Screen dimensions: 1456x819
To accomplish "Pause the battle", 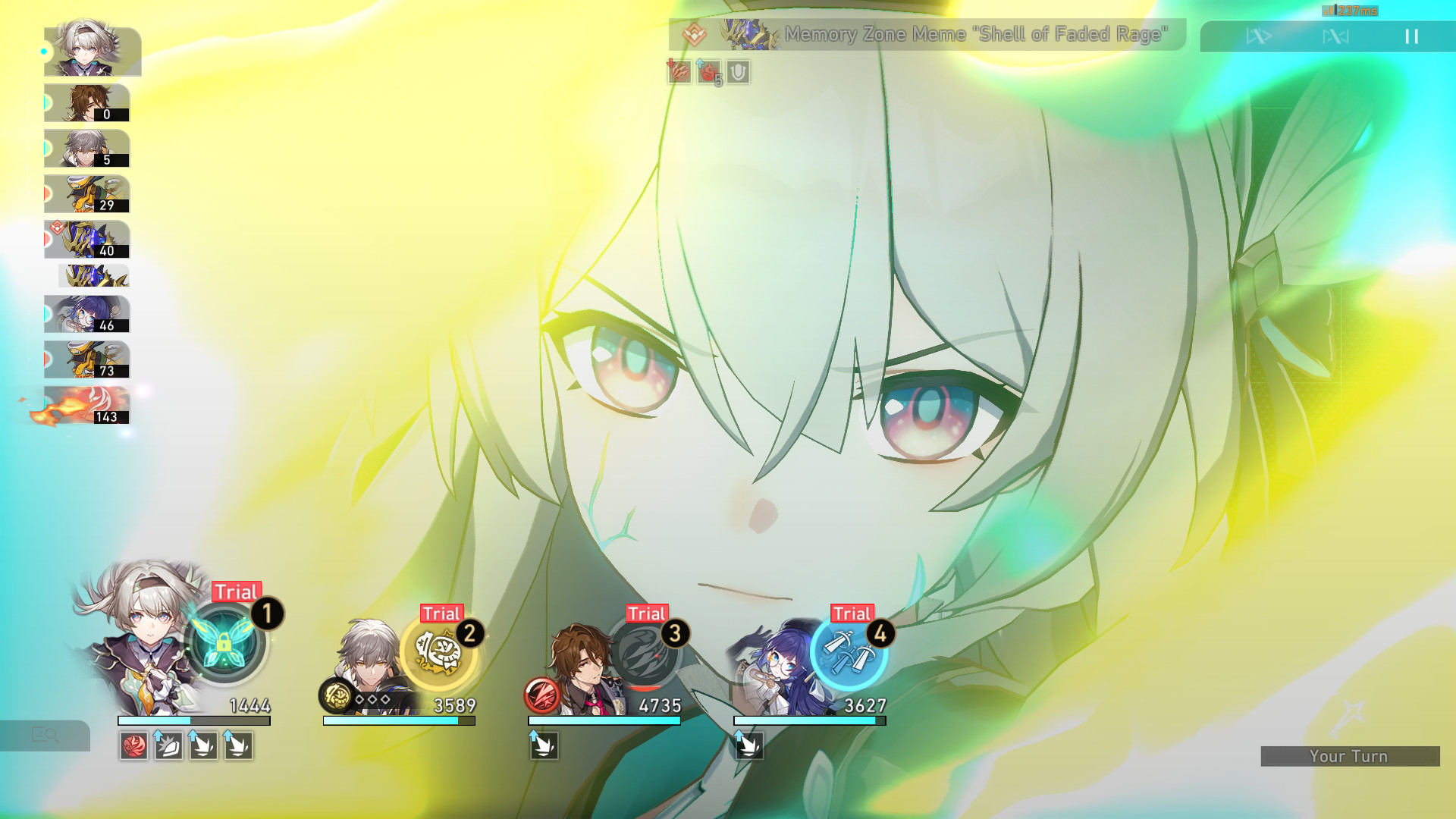I will point(1410,36).
